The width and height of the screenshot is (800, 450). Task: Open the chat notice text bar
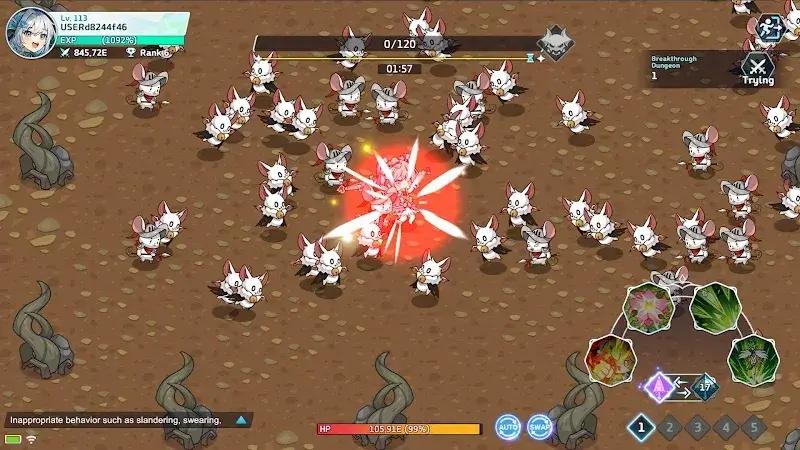pyautogui.click(x=115, y=420)
